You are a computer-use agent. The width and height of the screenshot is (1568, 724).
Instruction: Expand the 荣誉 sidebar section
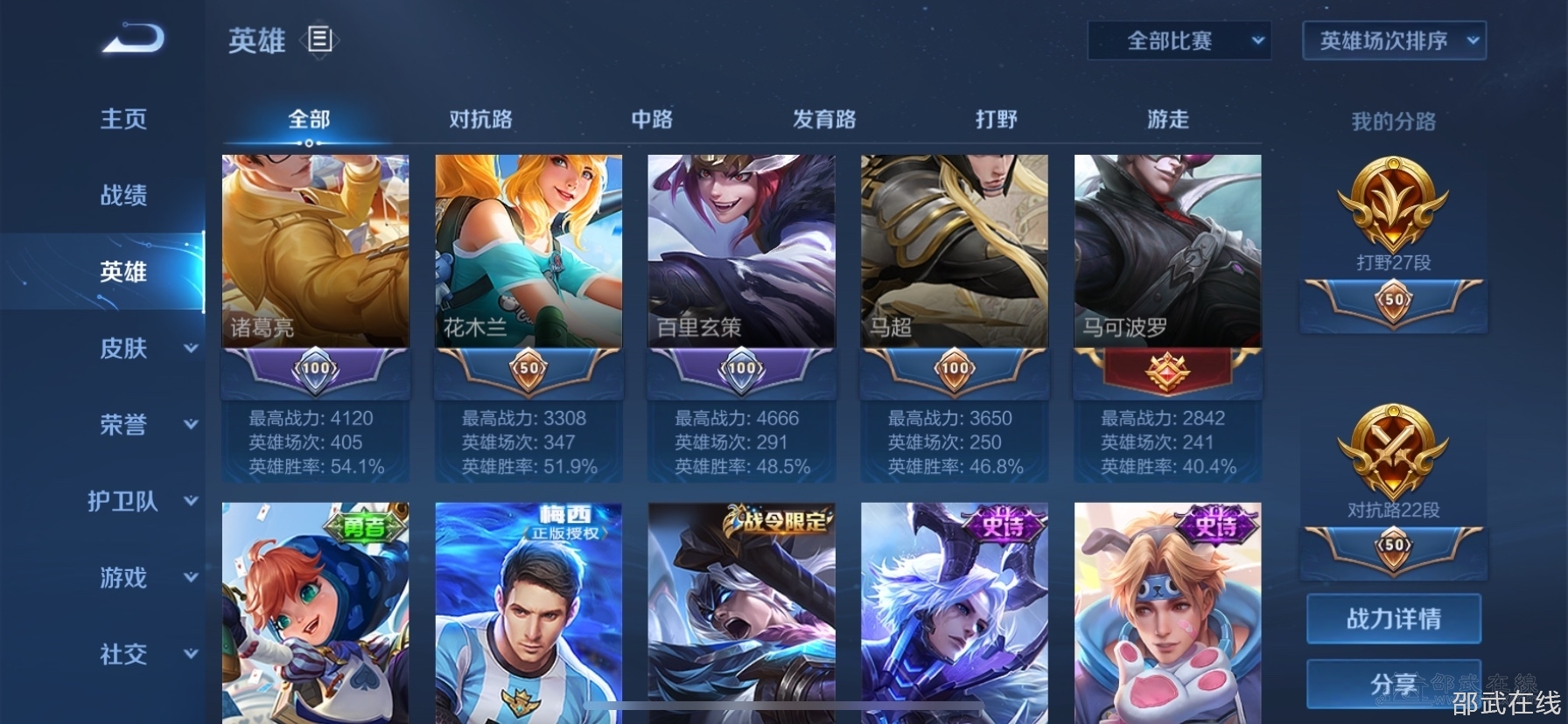tap(122, 425)
